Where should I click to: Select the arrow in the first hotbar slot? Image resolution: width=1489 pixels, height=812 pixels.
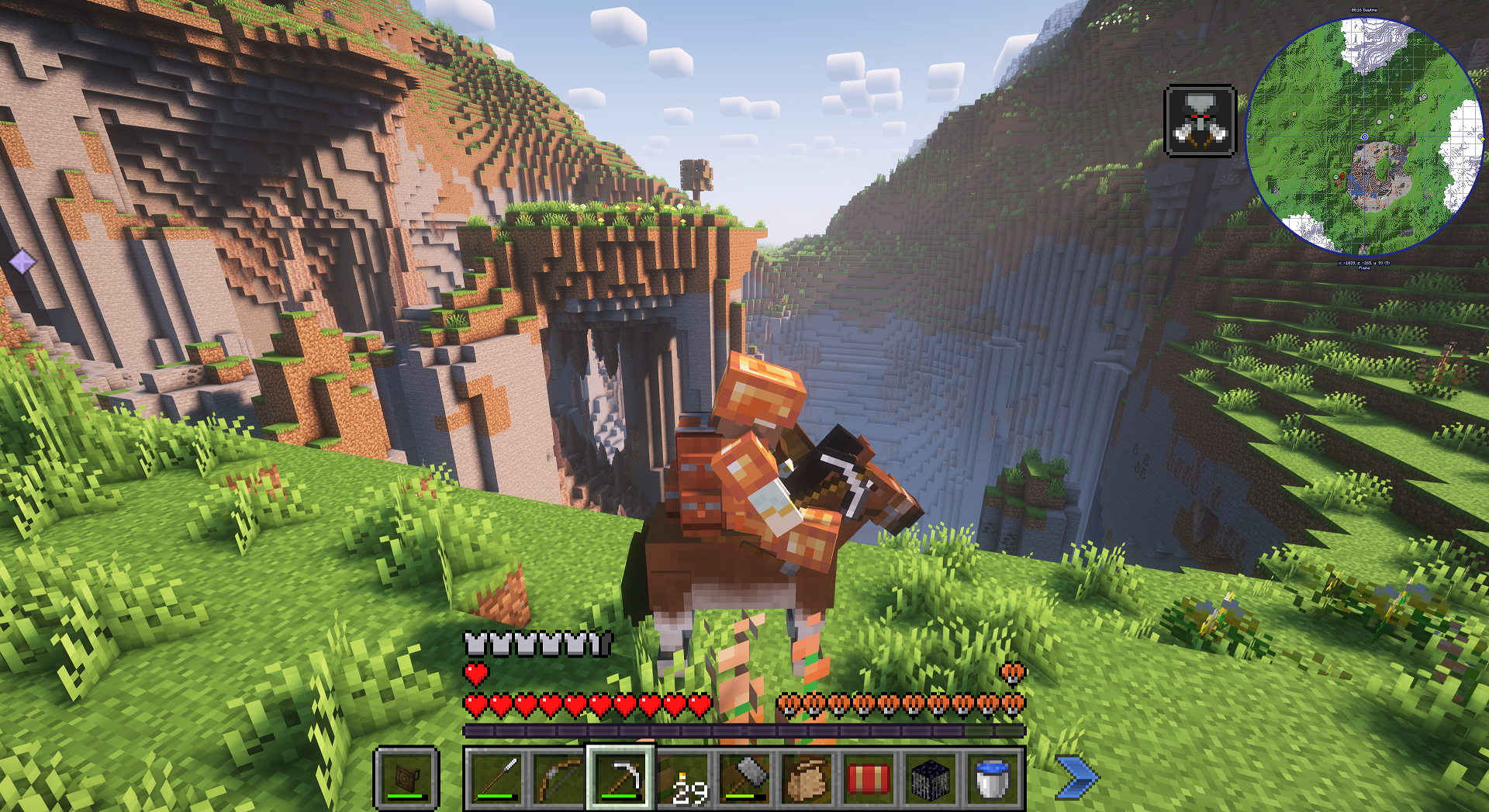(497, 779)
